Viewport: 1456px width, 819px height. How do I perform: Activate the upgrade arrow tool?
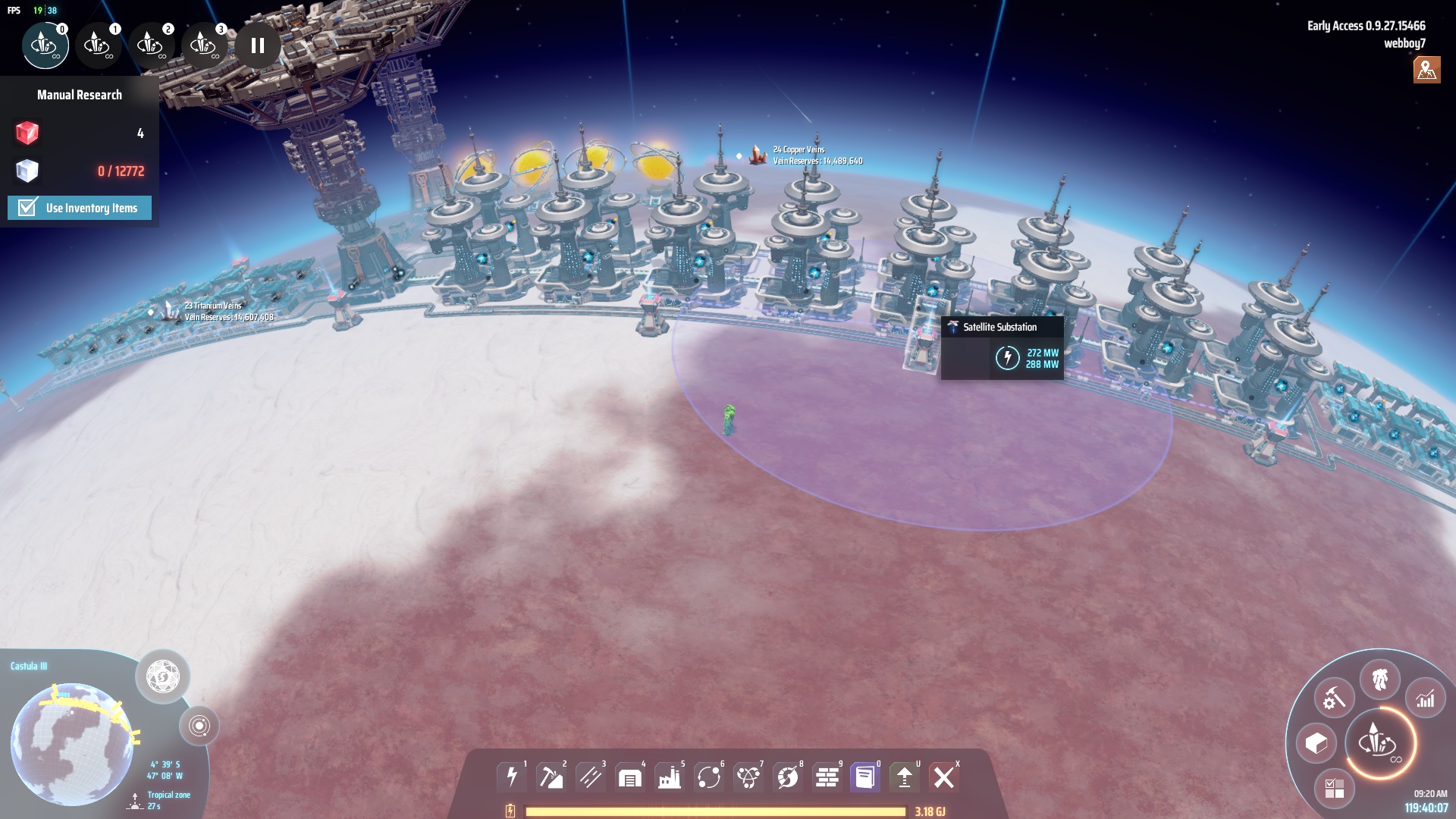tap(905, 777)
